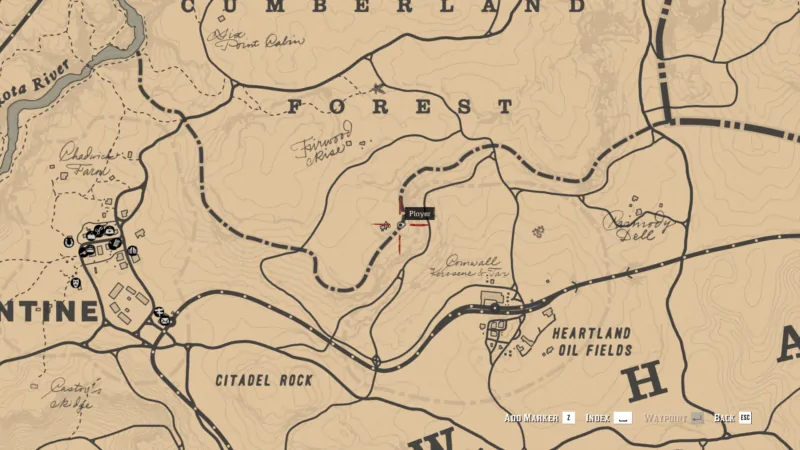This screenshot has height=450, width=800.
Task: Click the Player tooltip label
Action: (419, 213)
